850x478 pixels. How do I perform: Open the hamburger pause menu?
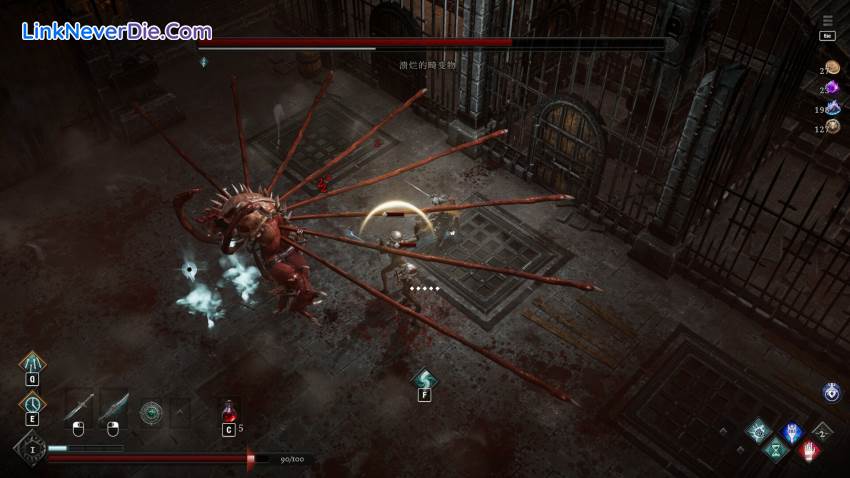[x=827, y=20]
